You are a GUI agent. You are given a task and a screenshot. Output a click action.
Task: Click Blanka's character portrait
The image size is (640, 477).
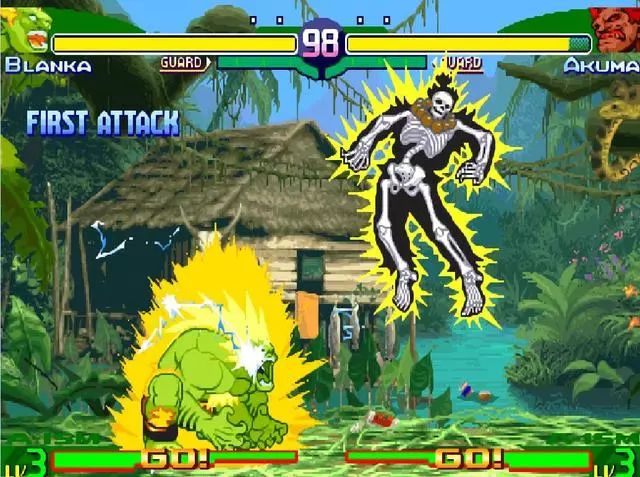tap(26, 31)
